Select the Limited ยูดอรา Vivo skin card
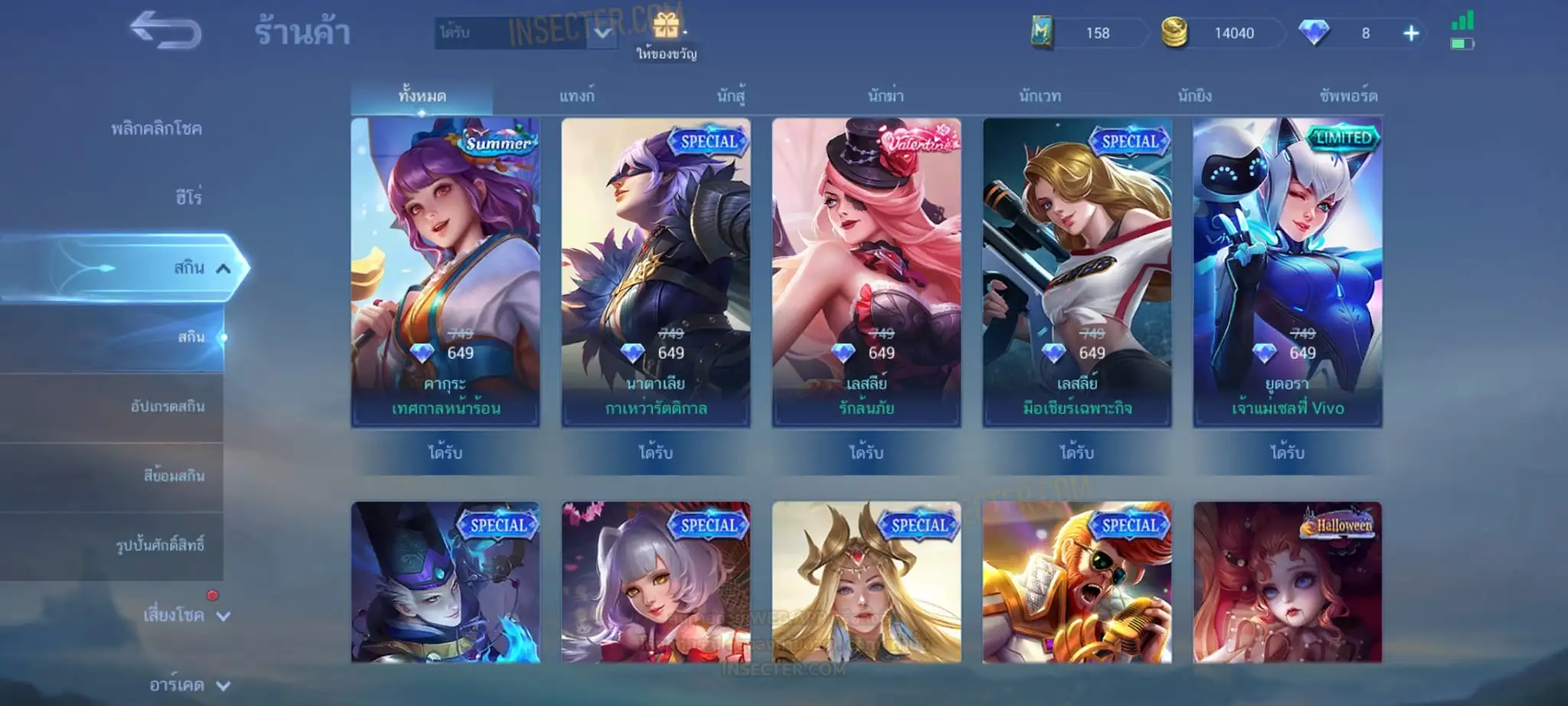 tap(1288, 272)
